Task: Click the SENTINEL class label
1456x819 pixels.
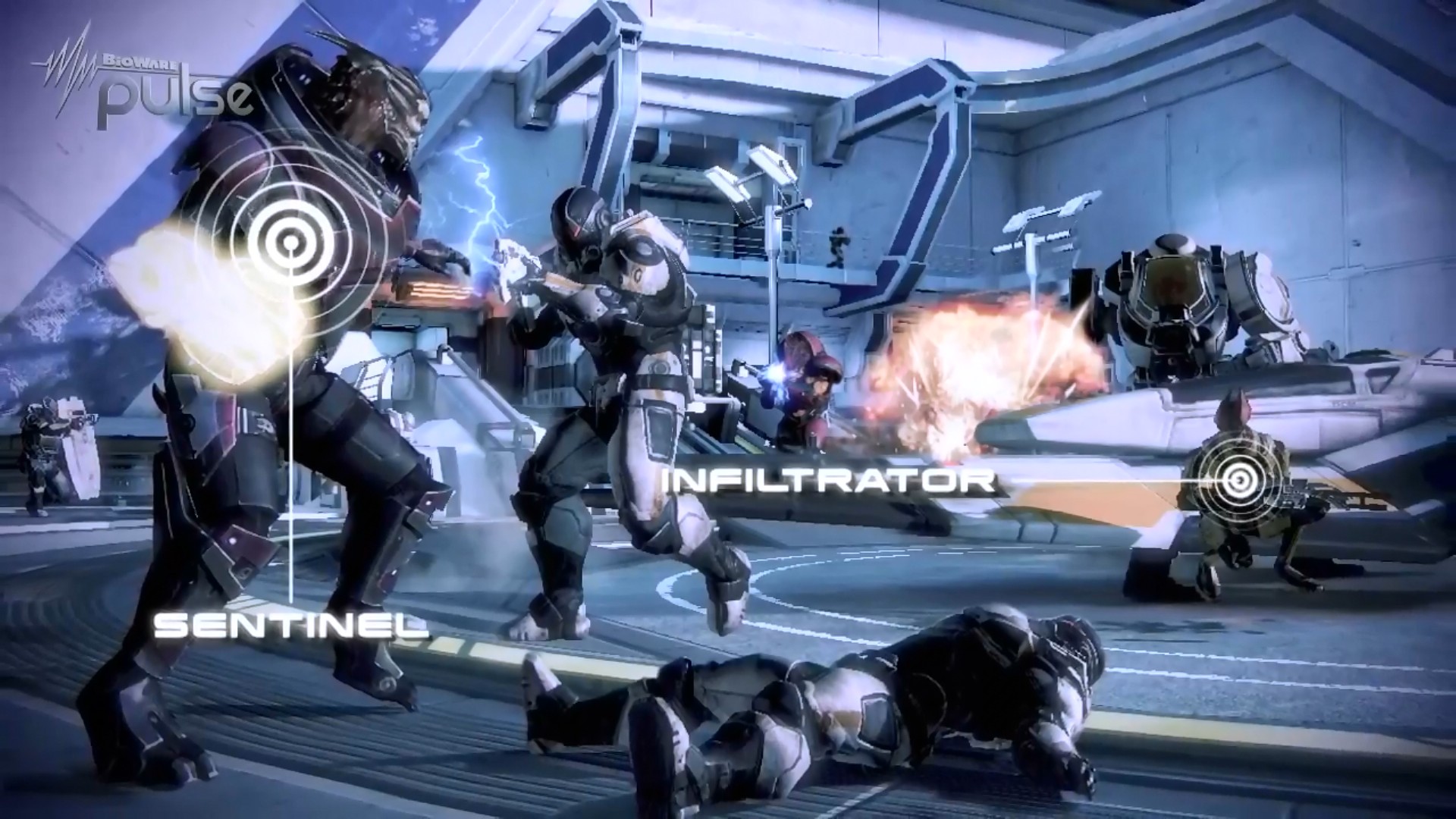Action: click(291, 625)
